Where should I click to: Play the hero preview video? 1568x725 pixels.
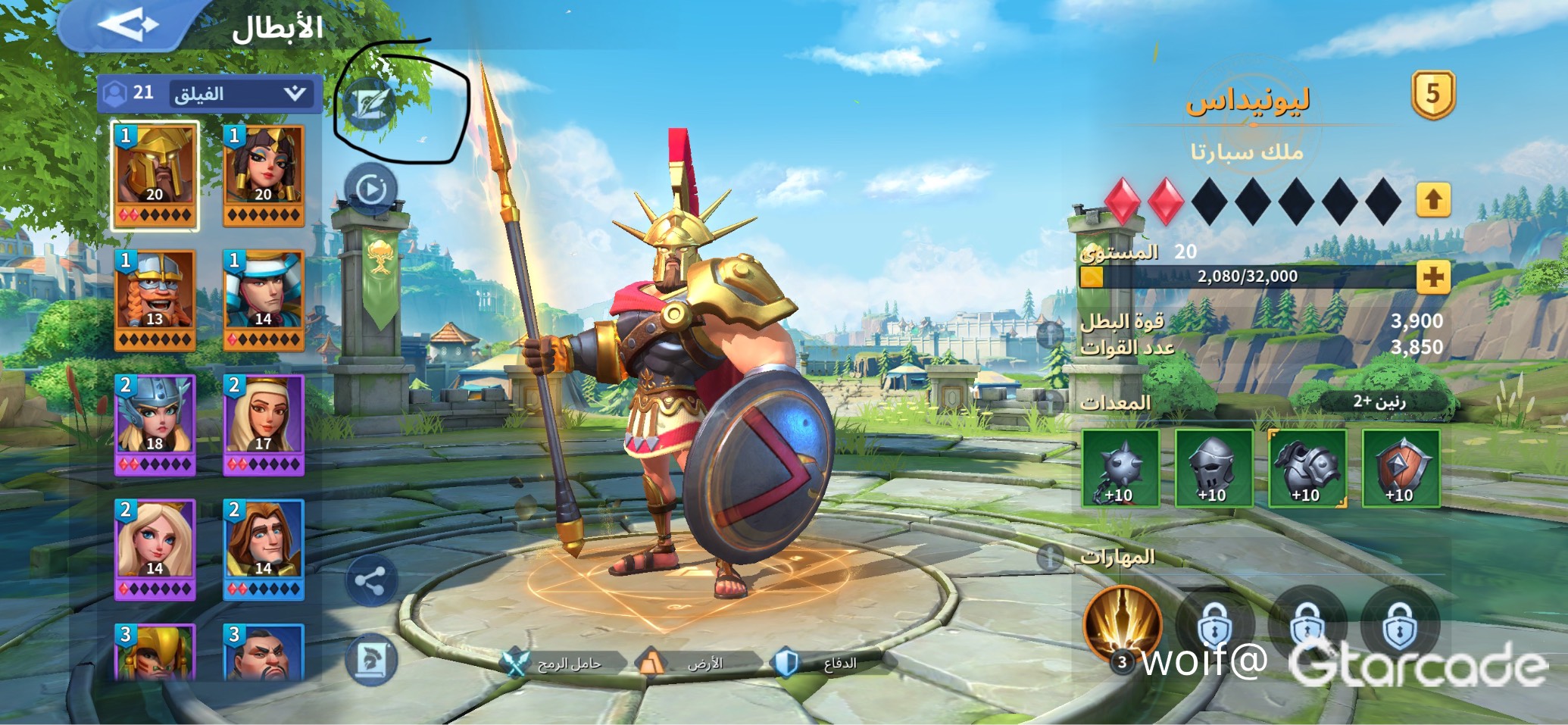[x=370, y=189]
